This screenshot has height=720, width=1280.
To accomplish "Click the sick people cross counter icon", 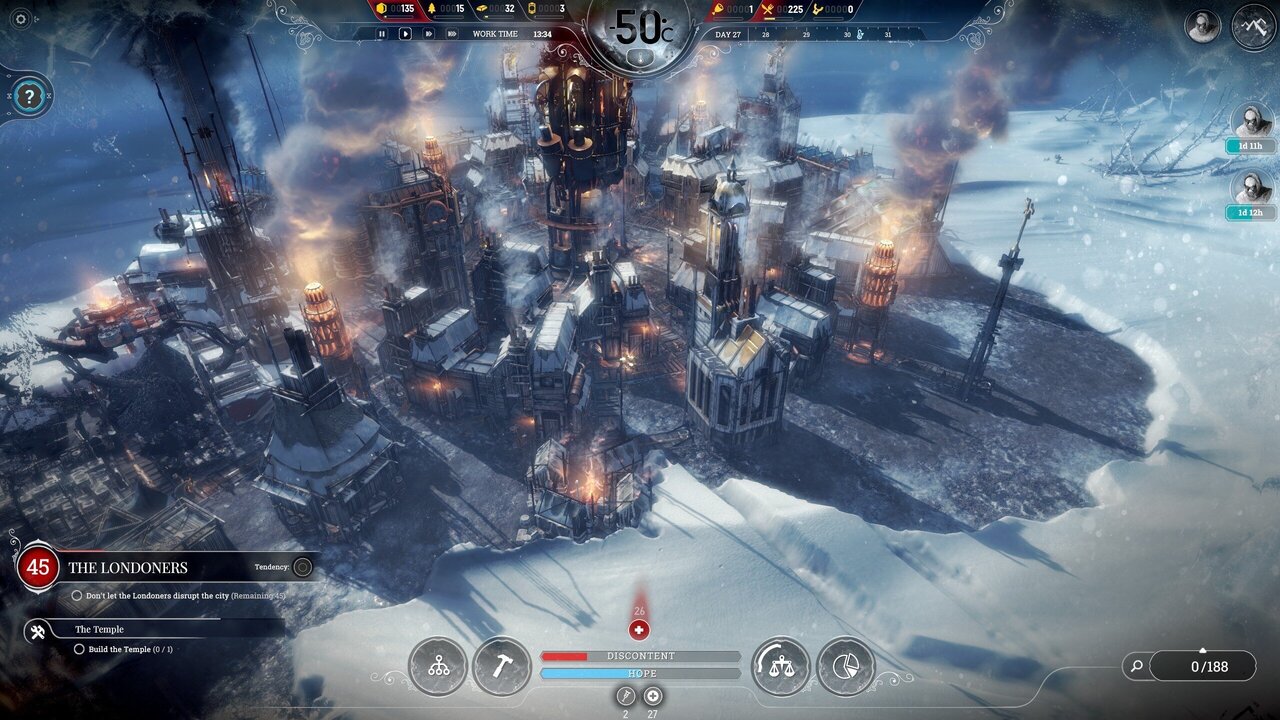I will point(653,696).
